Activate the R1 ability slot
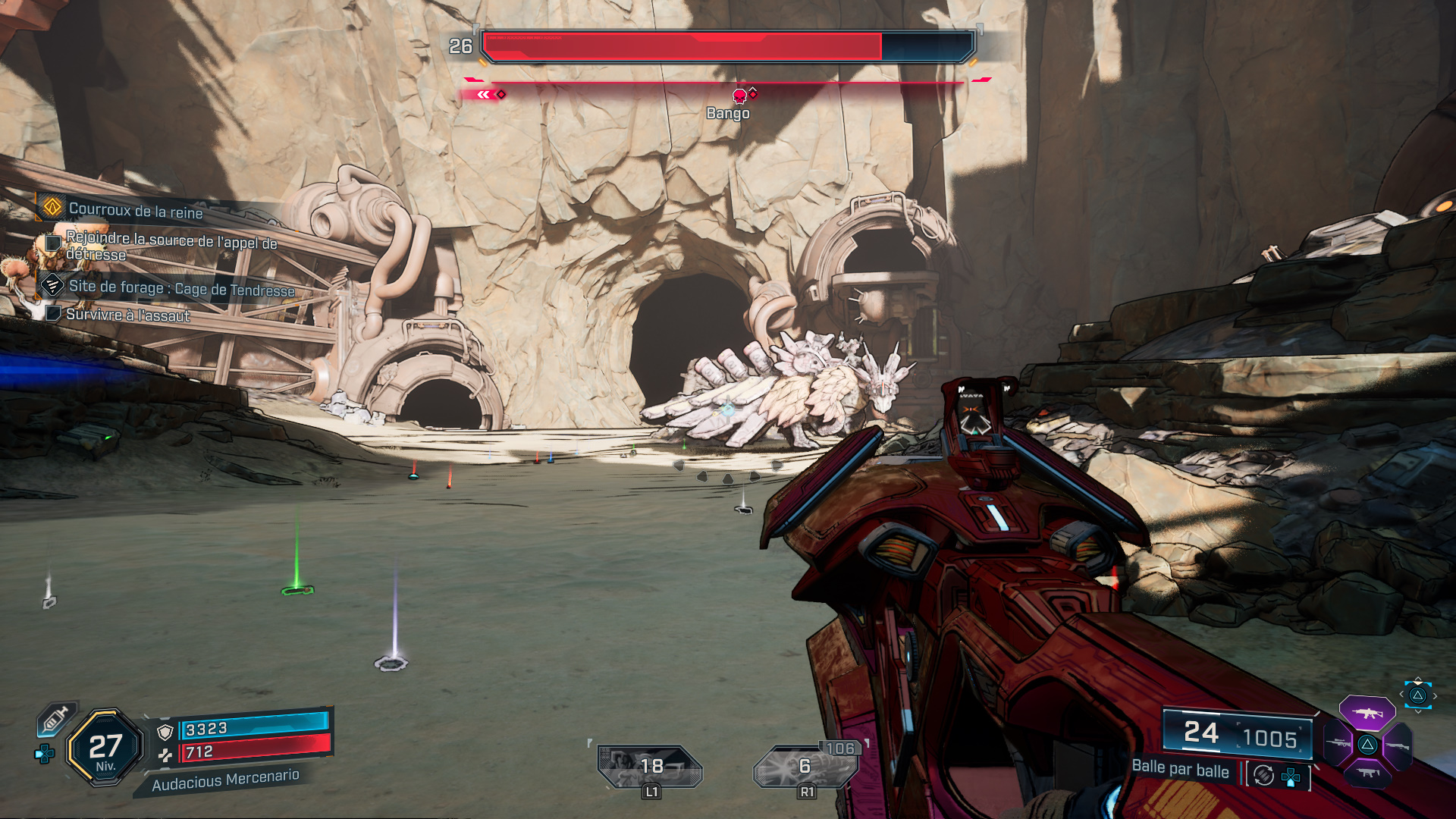Viewport: 1456px width, 819px height. [805, 767]
